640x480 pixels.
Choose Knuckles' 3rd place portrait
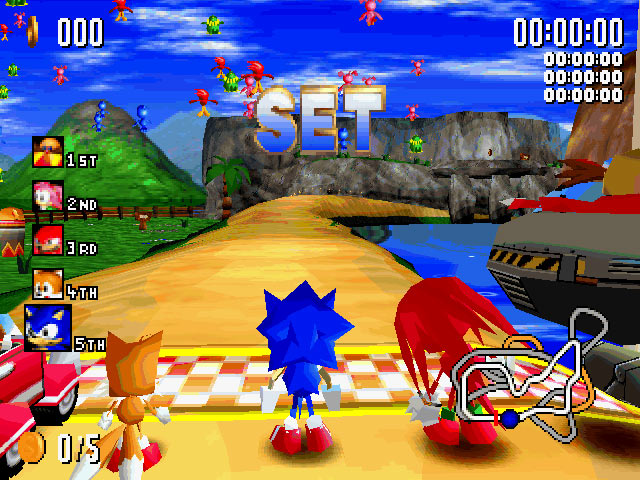[x=47, y=240]
